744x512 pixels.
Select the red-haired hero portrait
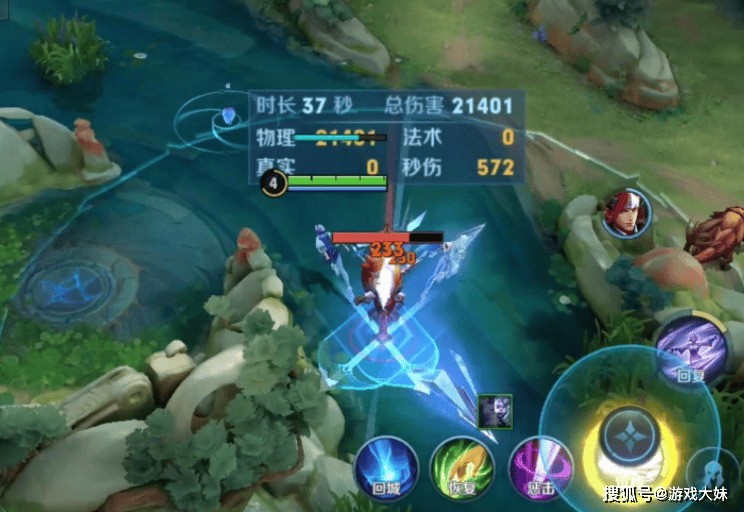pyautogui.click(x=626, y=213)
